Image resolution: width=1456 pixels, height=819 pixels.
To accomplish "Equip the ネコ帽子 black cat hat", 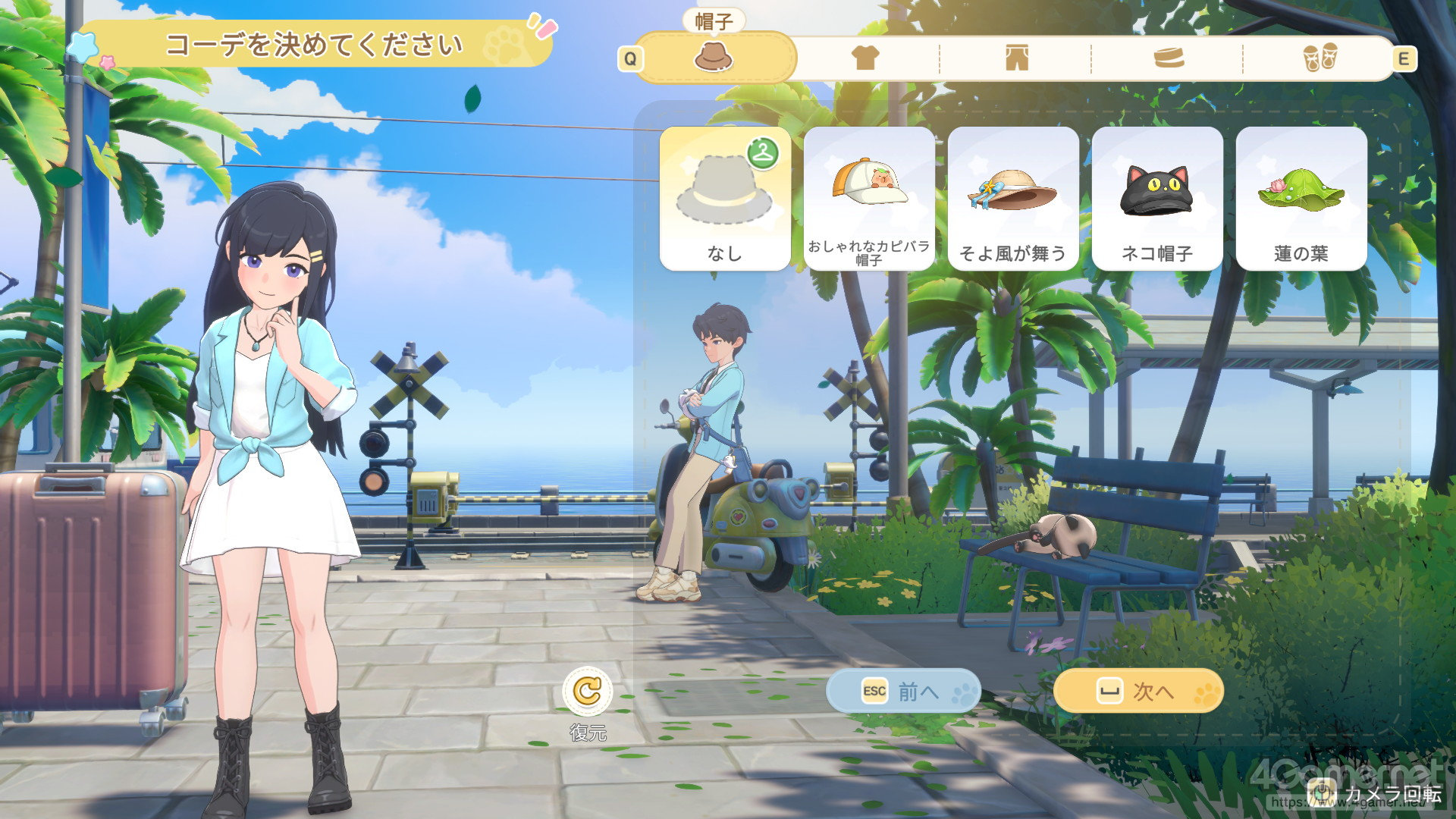I will coord(1157,199).
